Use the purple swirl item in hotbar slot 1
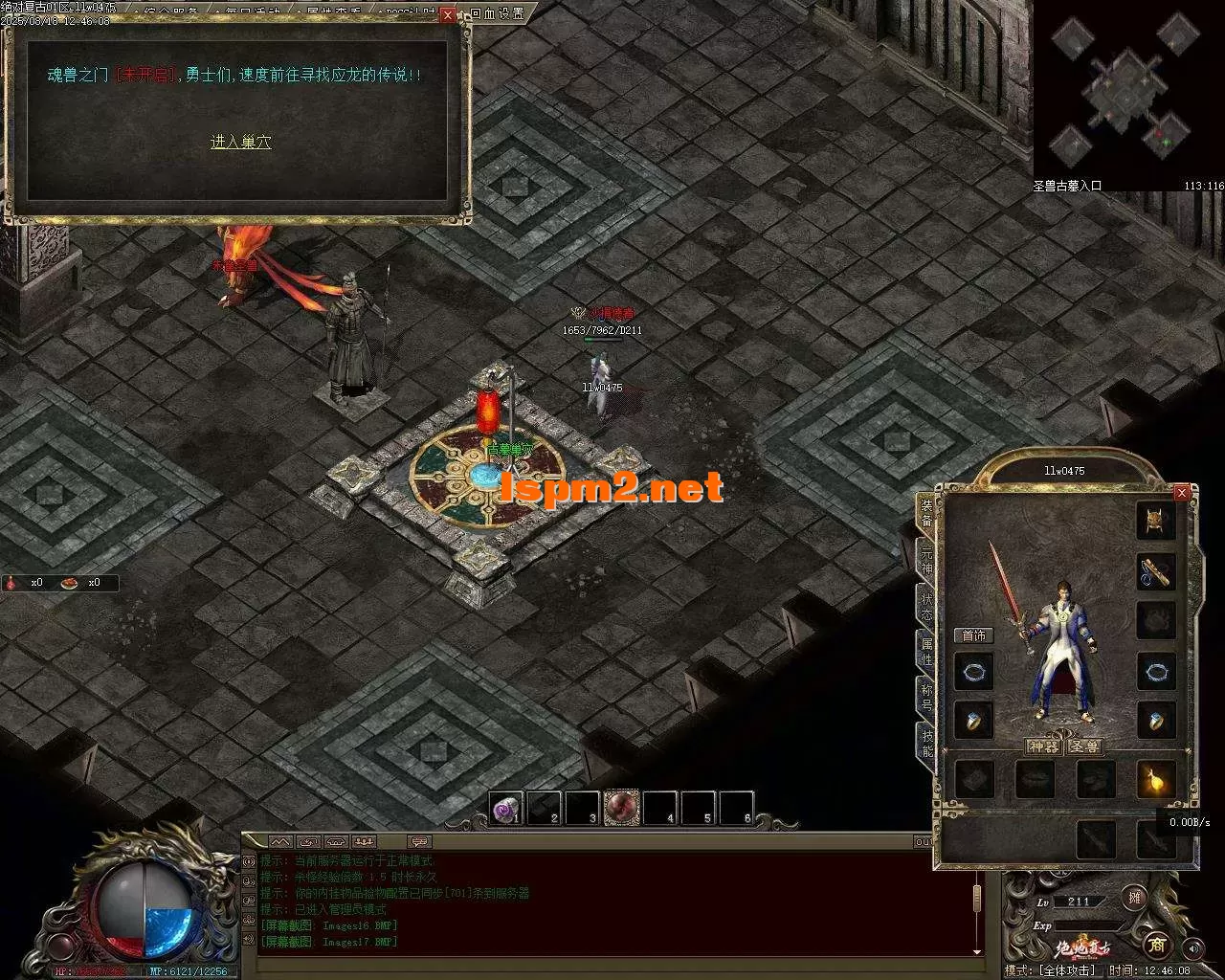Viewport: 1225px width, 980px height. (x=505, y=809)
